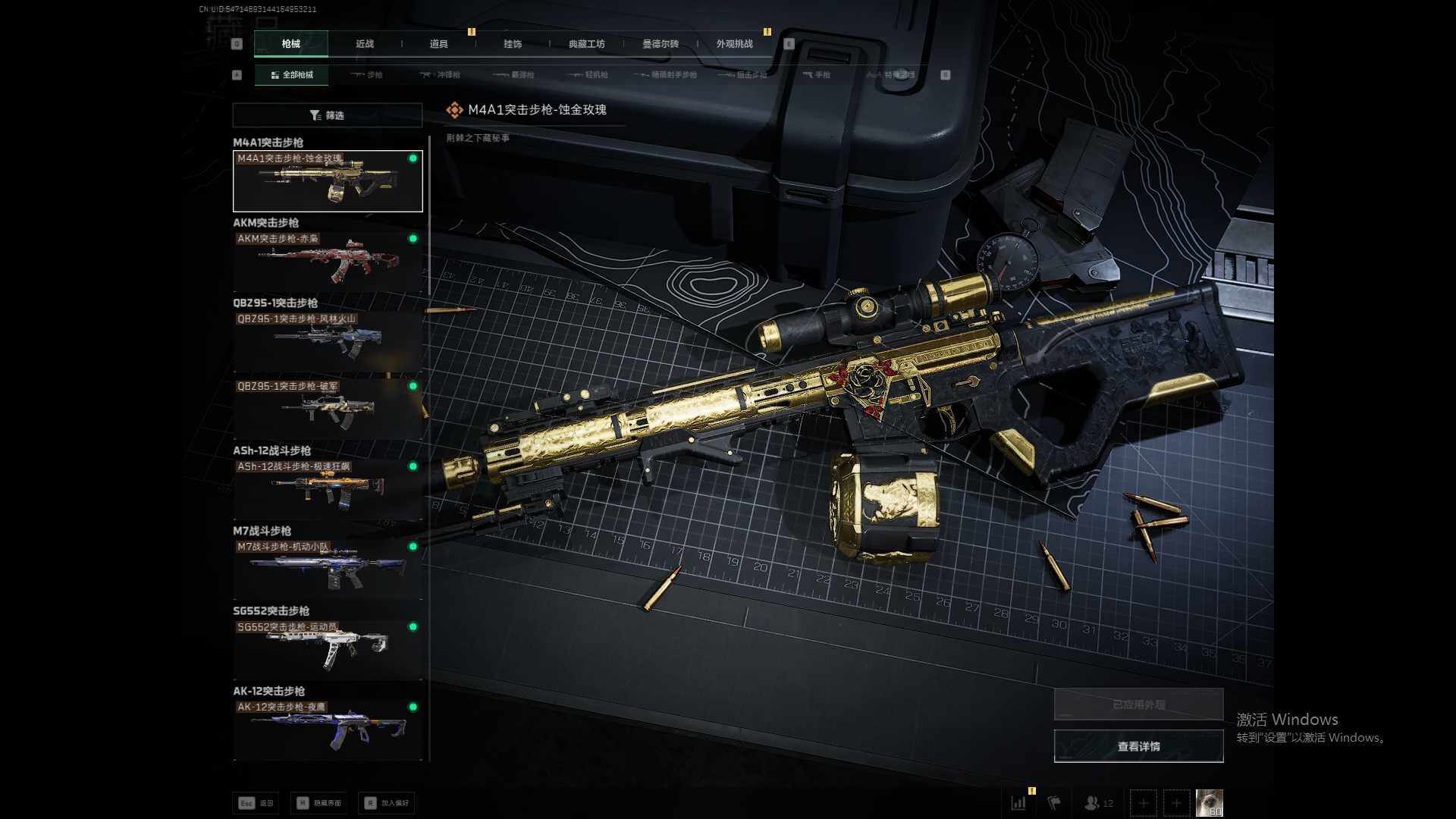This screenshot has width=1456, height=819.
Task: Switch to the 曼德尔砖 tab
Action: pos(661,44)
